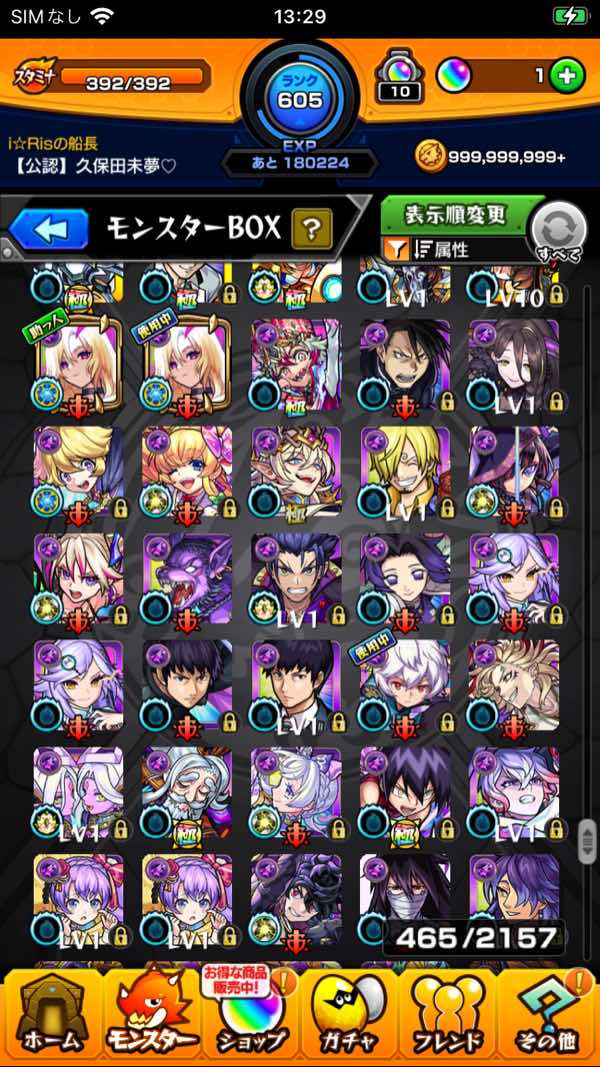
Task: Go back using the blue arrow button
Action: 47,230
